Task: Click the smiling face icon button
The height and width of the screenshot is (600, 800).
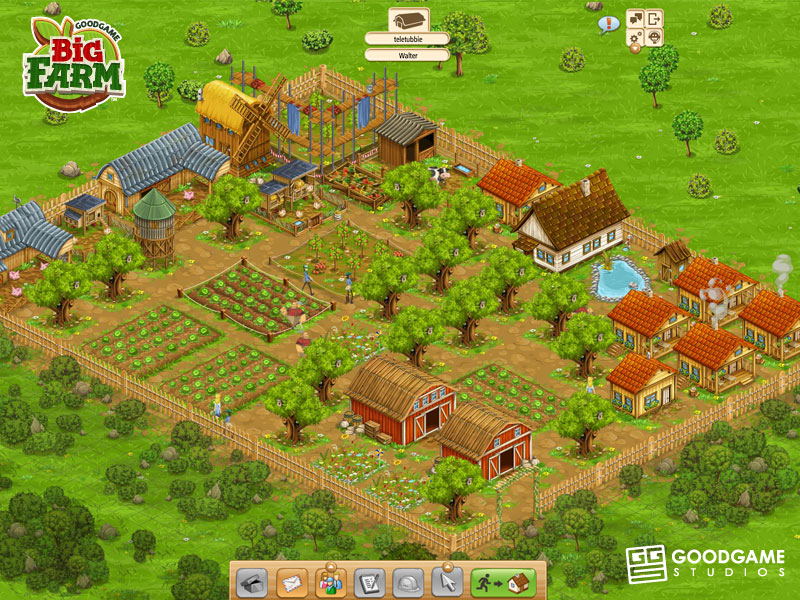Action: 654,38
